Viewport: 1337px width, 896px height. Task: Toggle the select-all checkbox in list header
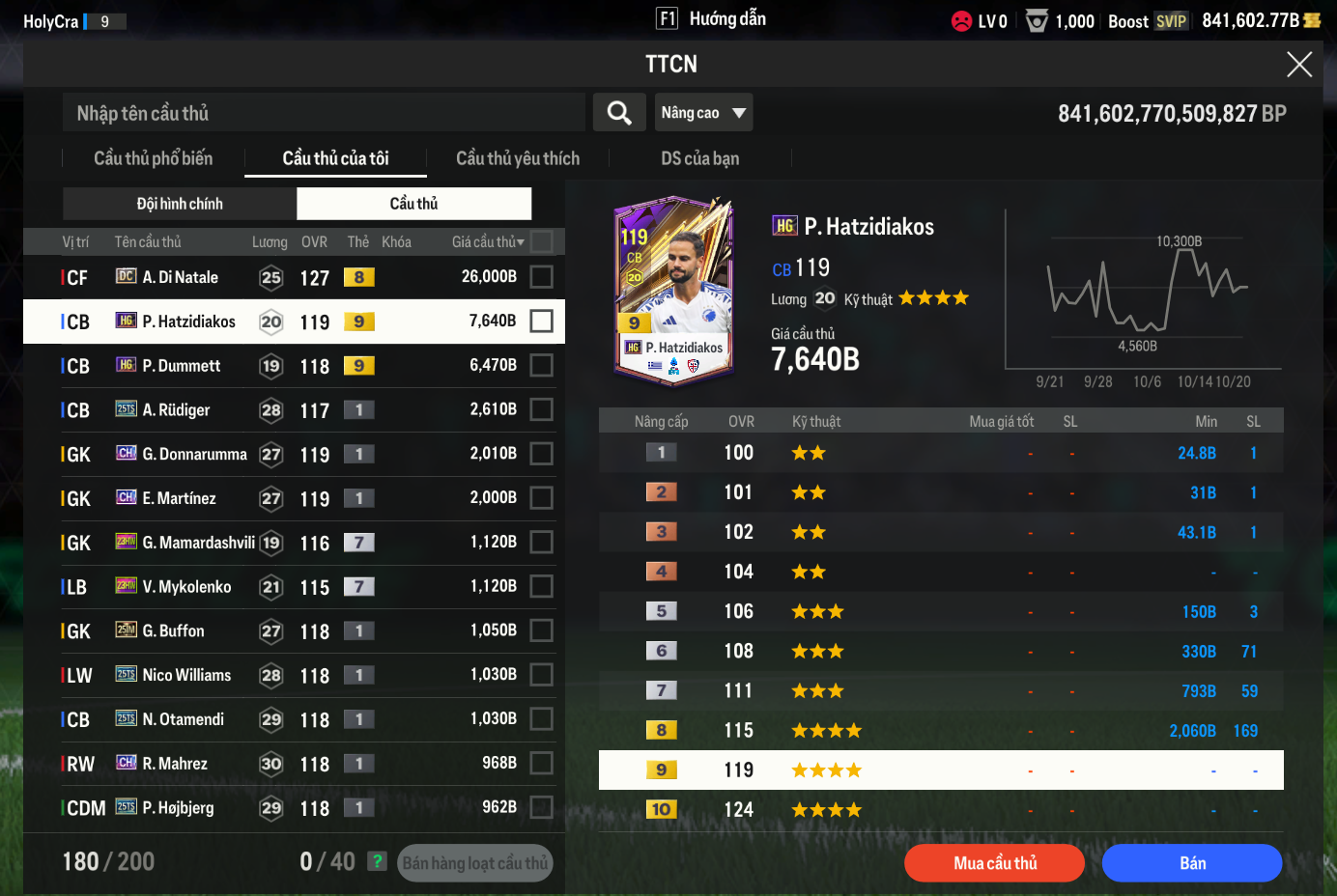pyautogui.click(x=542, y=241)
